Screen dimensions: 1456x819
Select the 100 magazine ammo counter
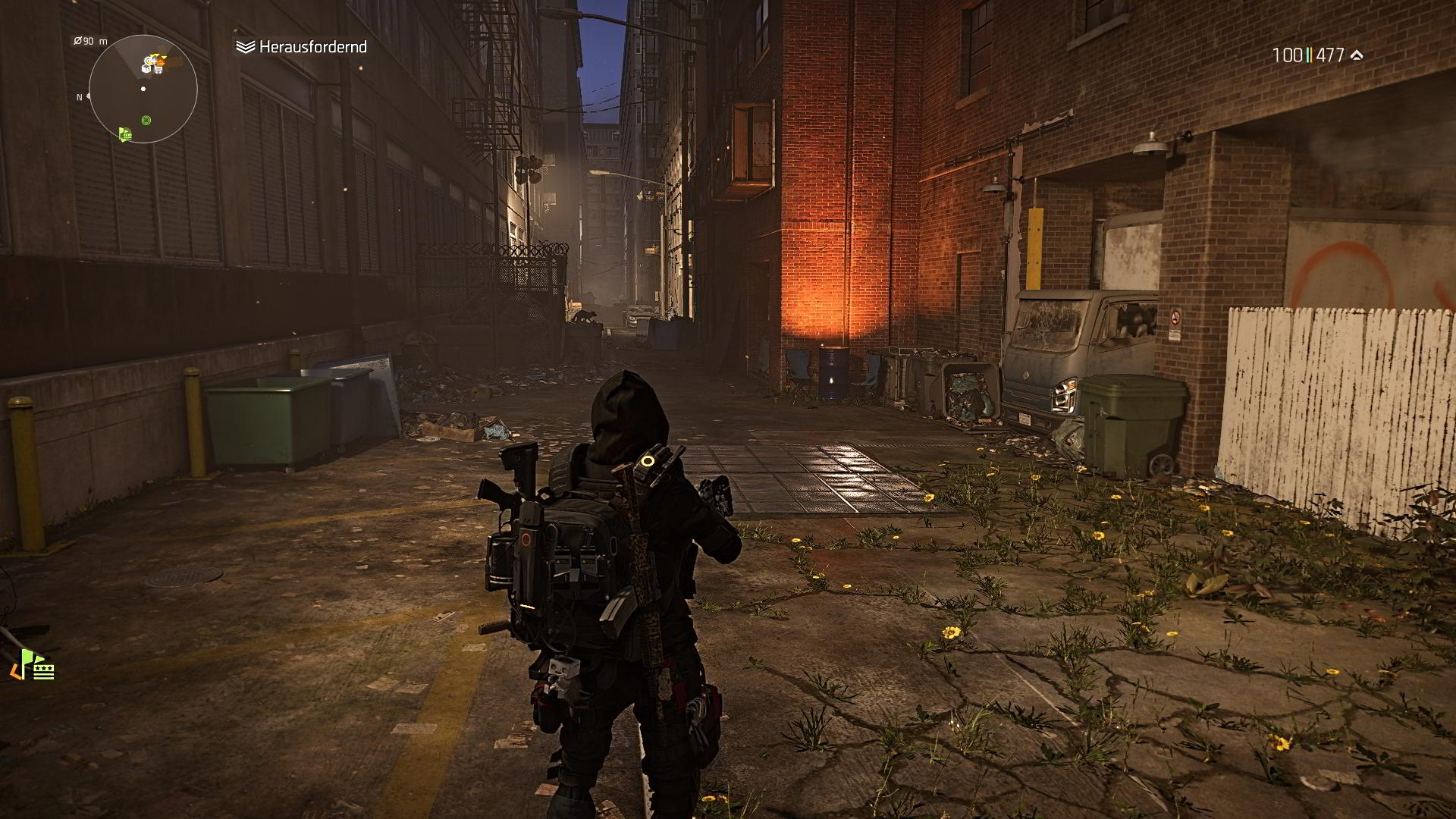(1288, 55)
